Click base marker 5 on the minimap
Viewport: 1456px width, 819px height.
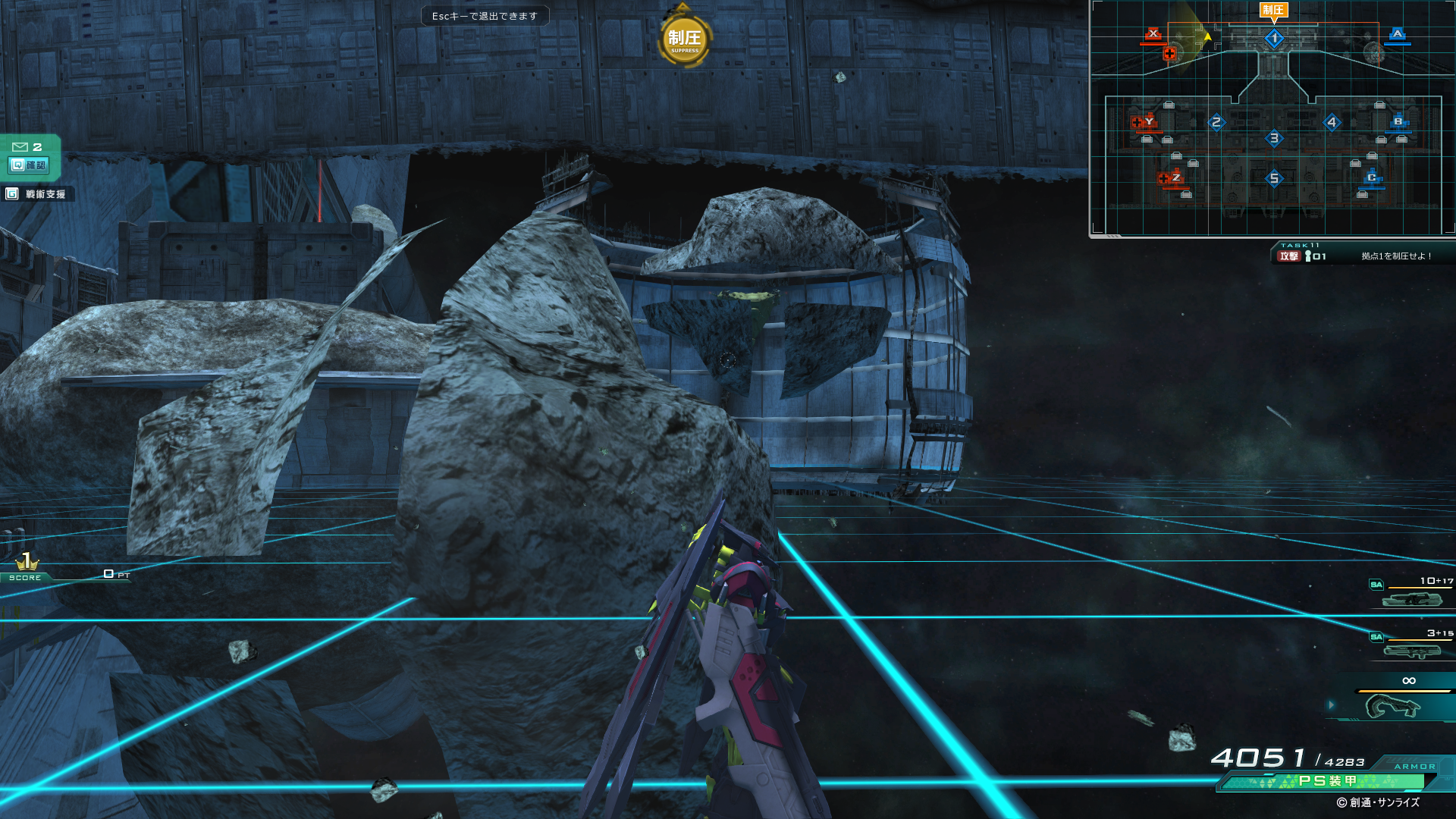point(1274,179)
